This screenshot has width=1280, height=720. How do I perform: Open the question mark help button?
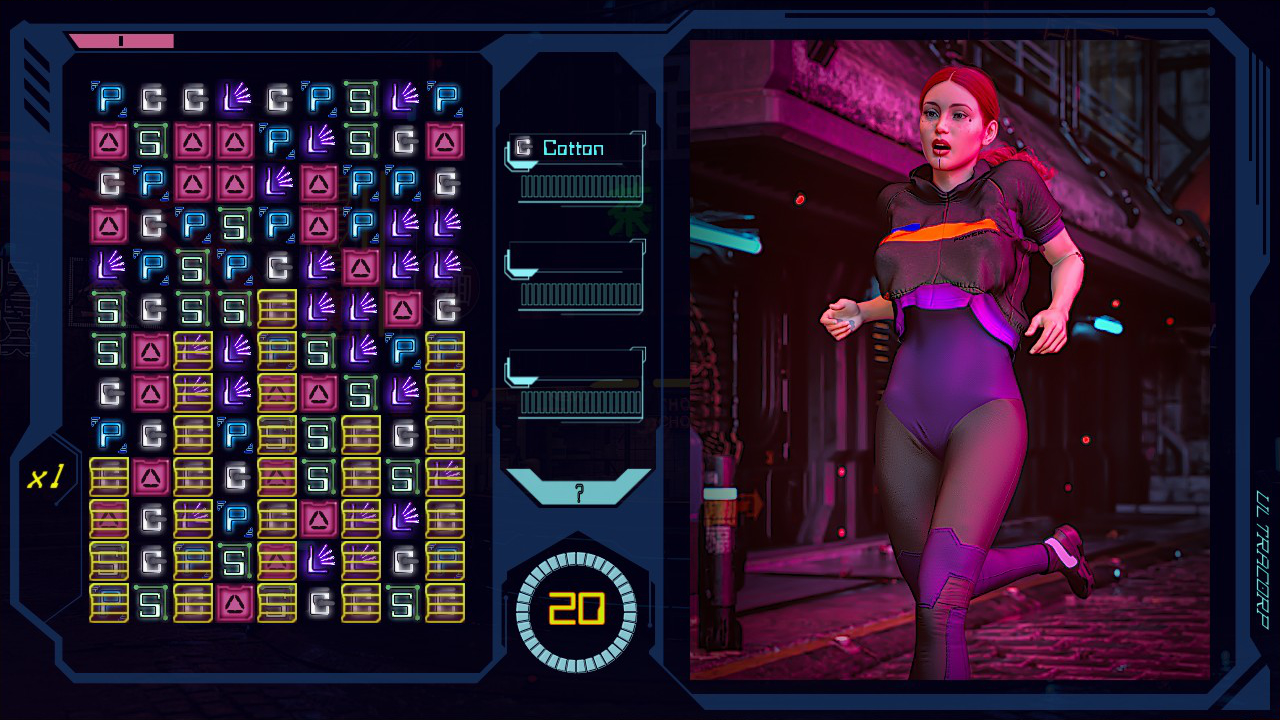click(x=578, y=491)
